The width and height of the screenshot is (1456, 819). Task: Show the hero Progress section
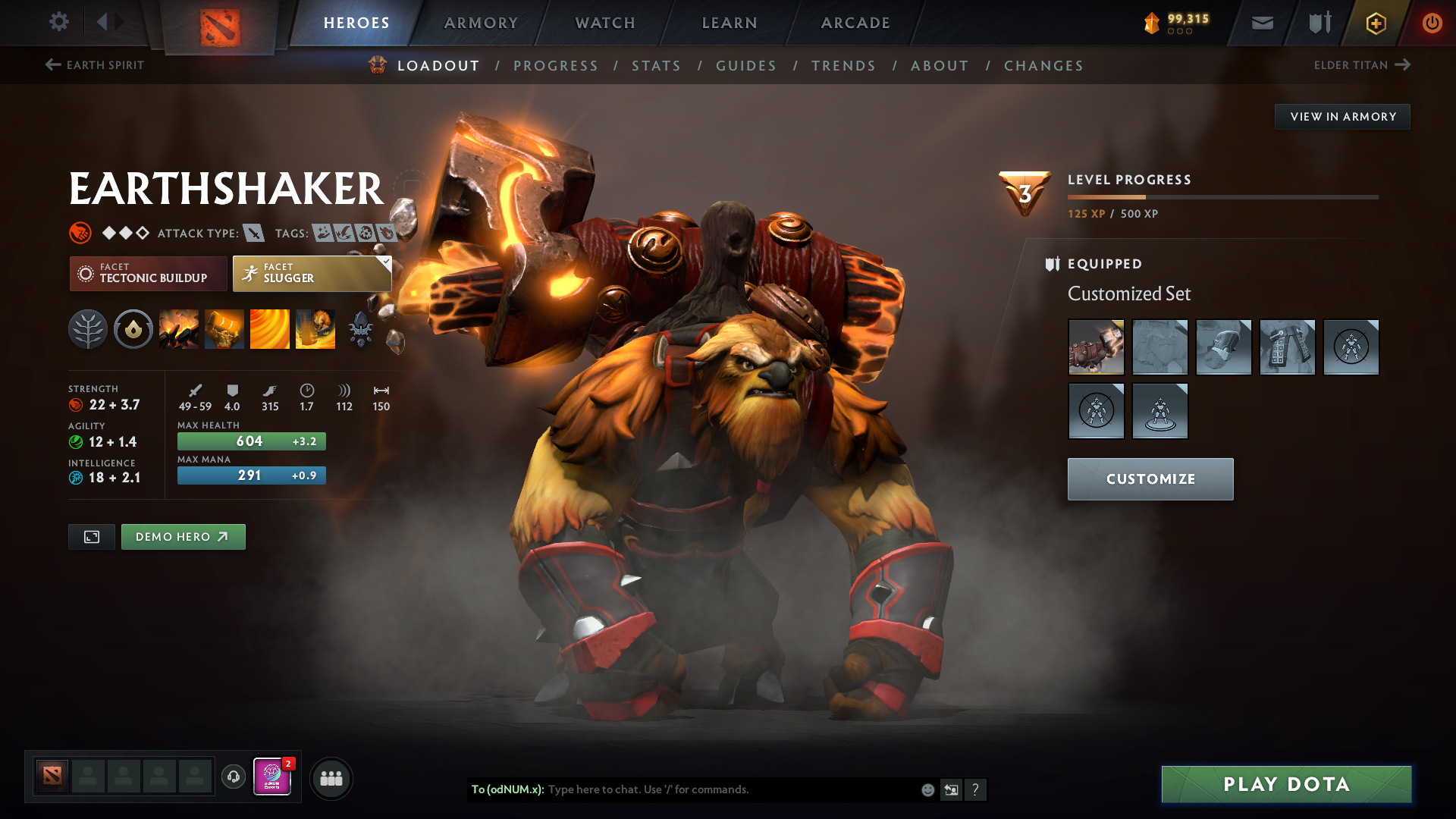coord(556,66)
